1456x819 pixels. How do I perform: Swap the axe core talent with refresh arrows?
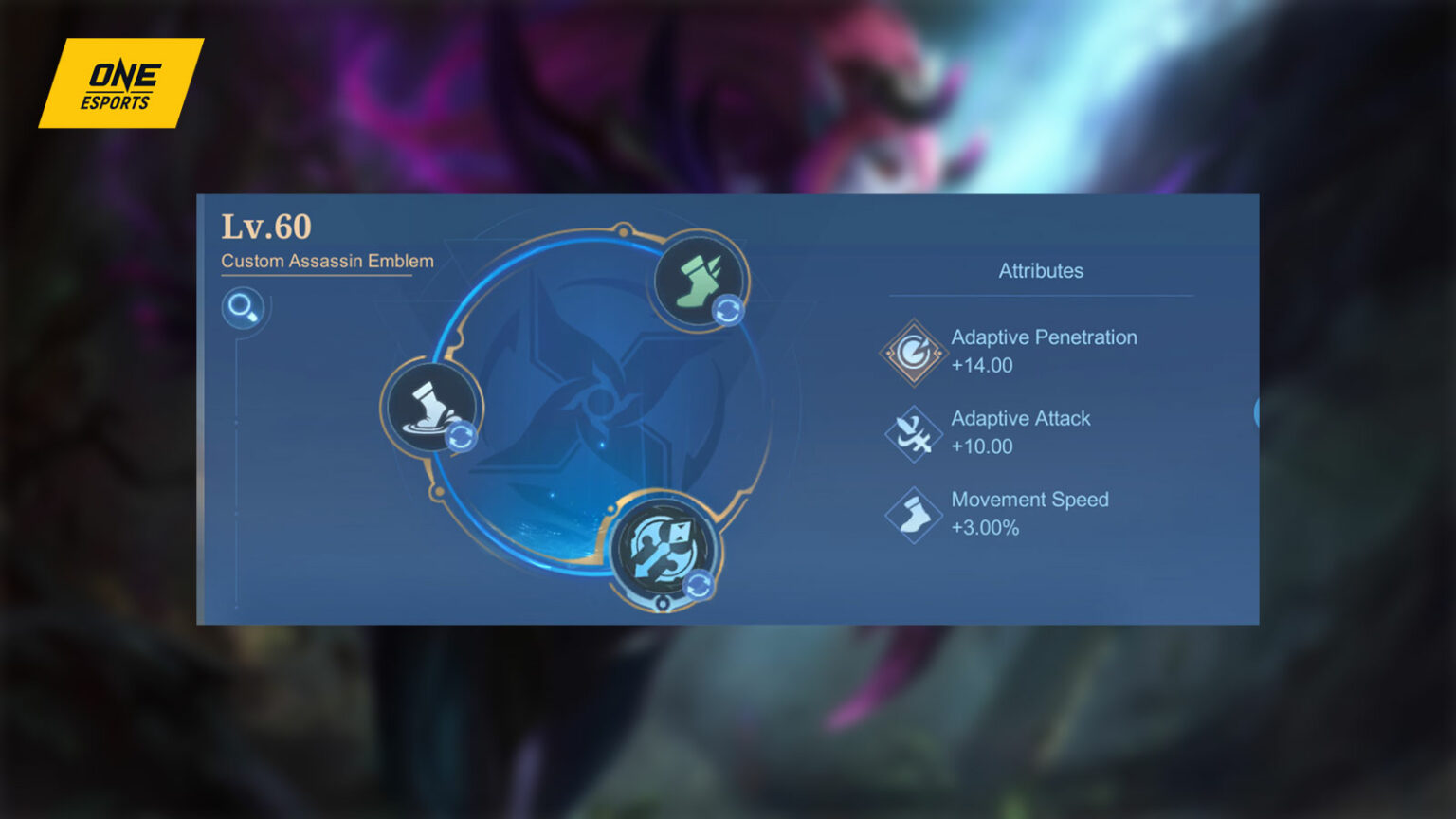pyautogui.click(x=699, y=587)
